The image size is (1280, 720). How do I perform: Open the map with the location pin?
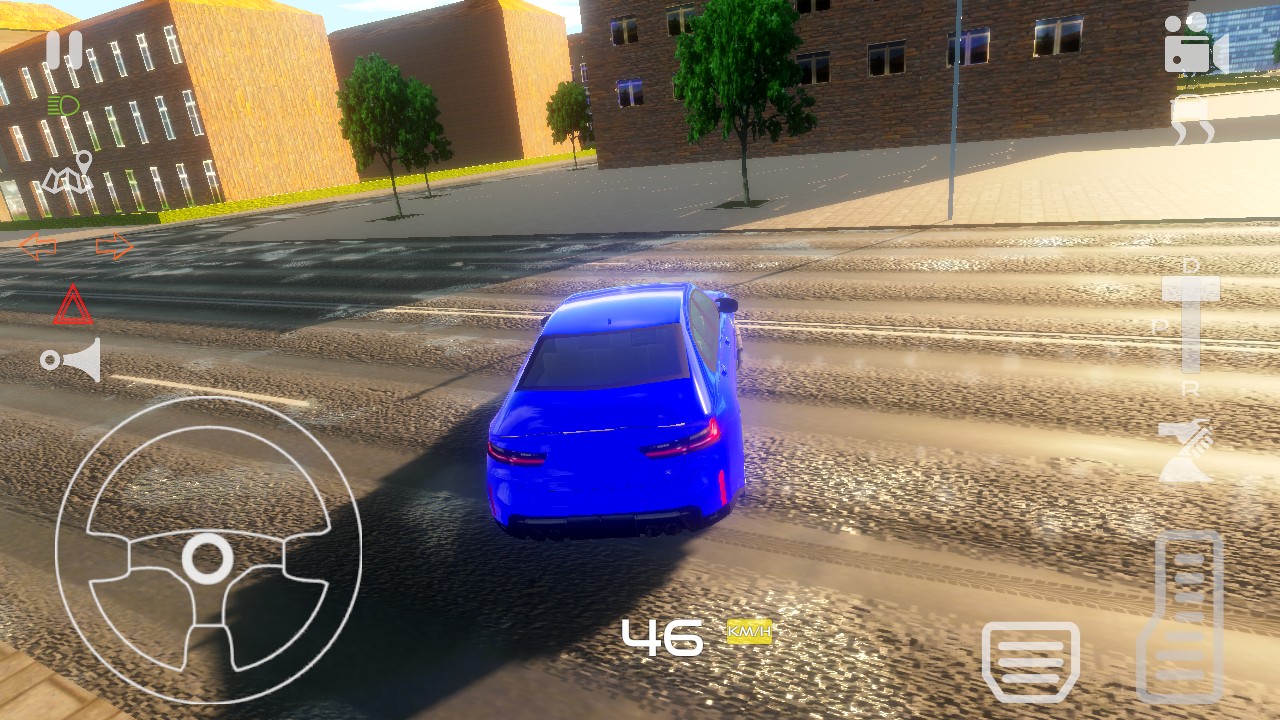[x=67, y=174]
